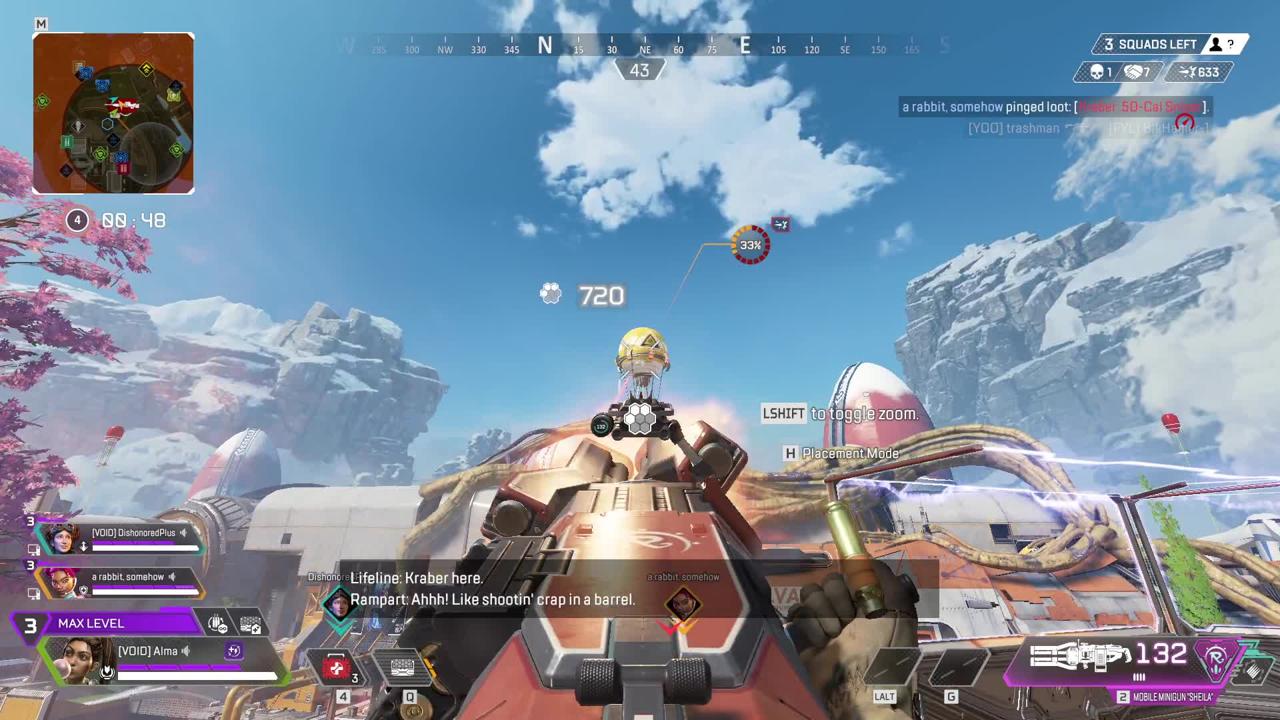Click the N marker on the compass
Viewport: 1280px width, 720px height.
(x=545, y=45)
